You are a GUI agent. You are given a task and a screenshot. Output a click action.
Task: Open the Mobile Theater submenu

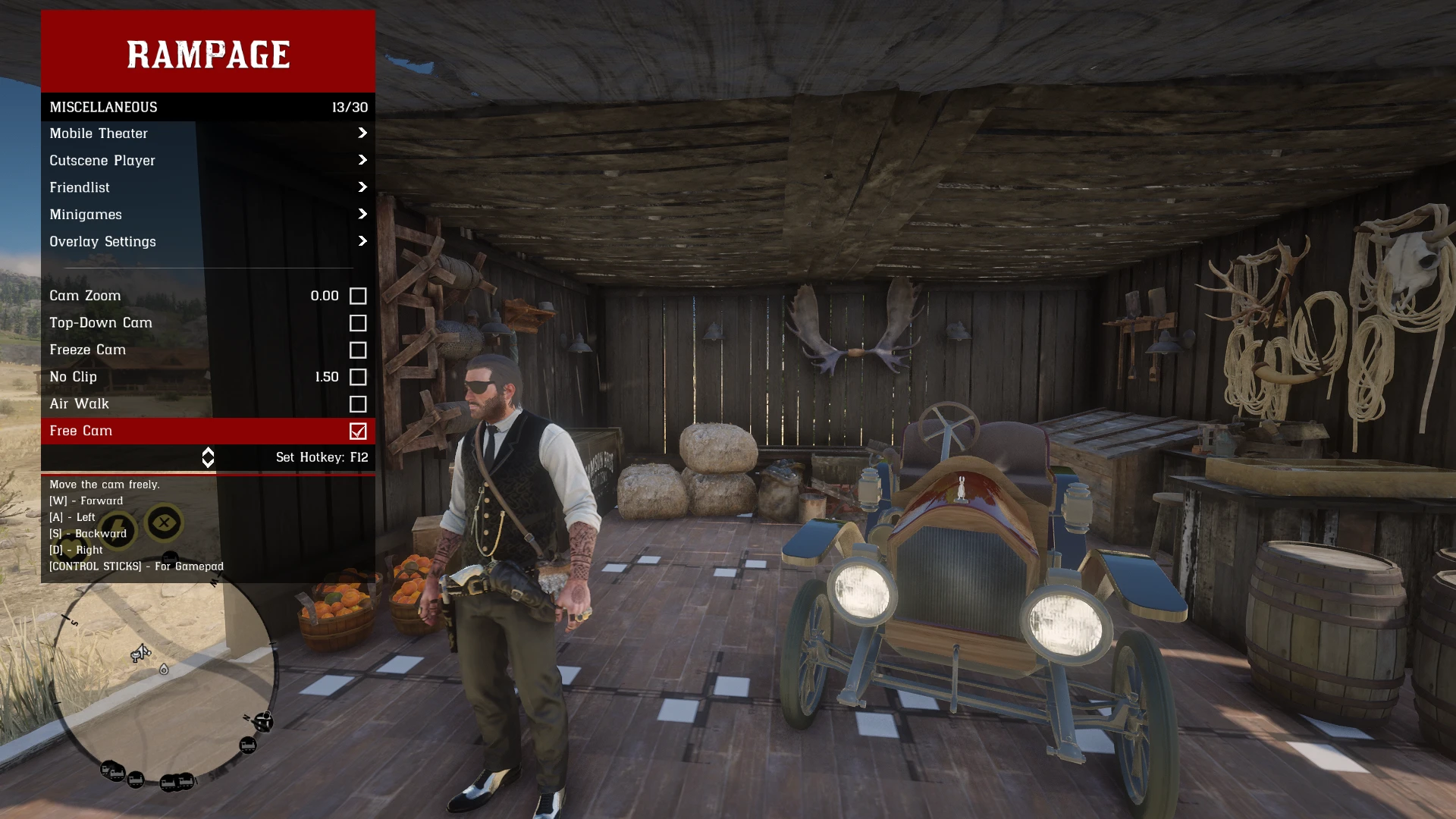point(208,133)
